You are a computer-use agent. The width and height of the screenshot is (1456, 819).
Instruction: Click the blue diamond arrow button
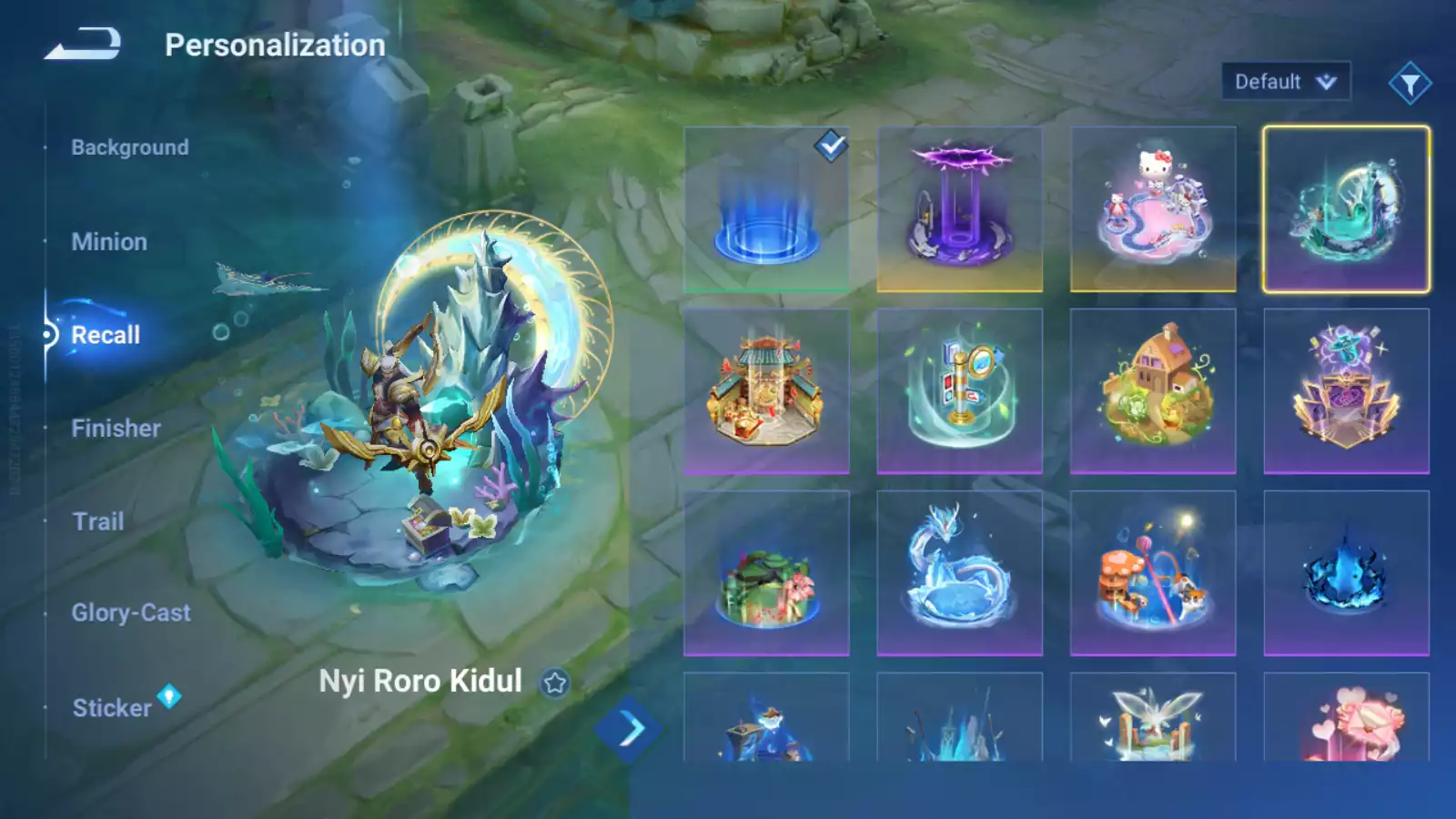pos(630,729)
